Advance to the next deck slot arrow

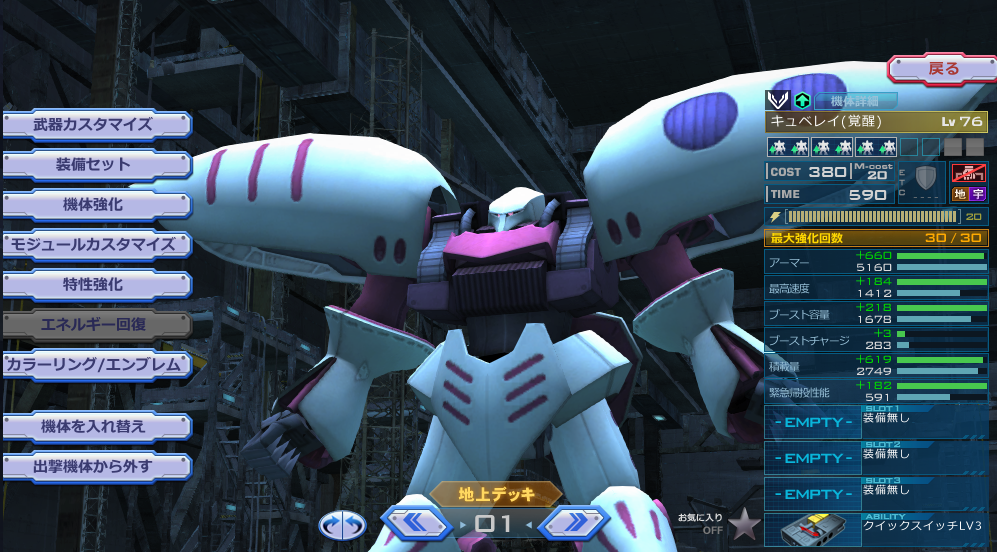click(x=572, y=522)
